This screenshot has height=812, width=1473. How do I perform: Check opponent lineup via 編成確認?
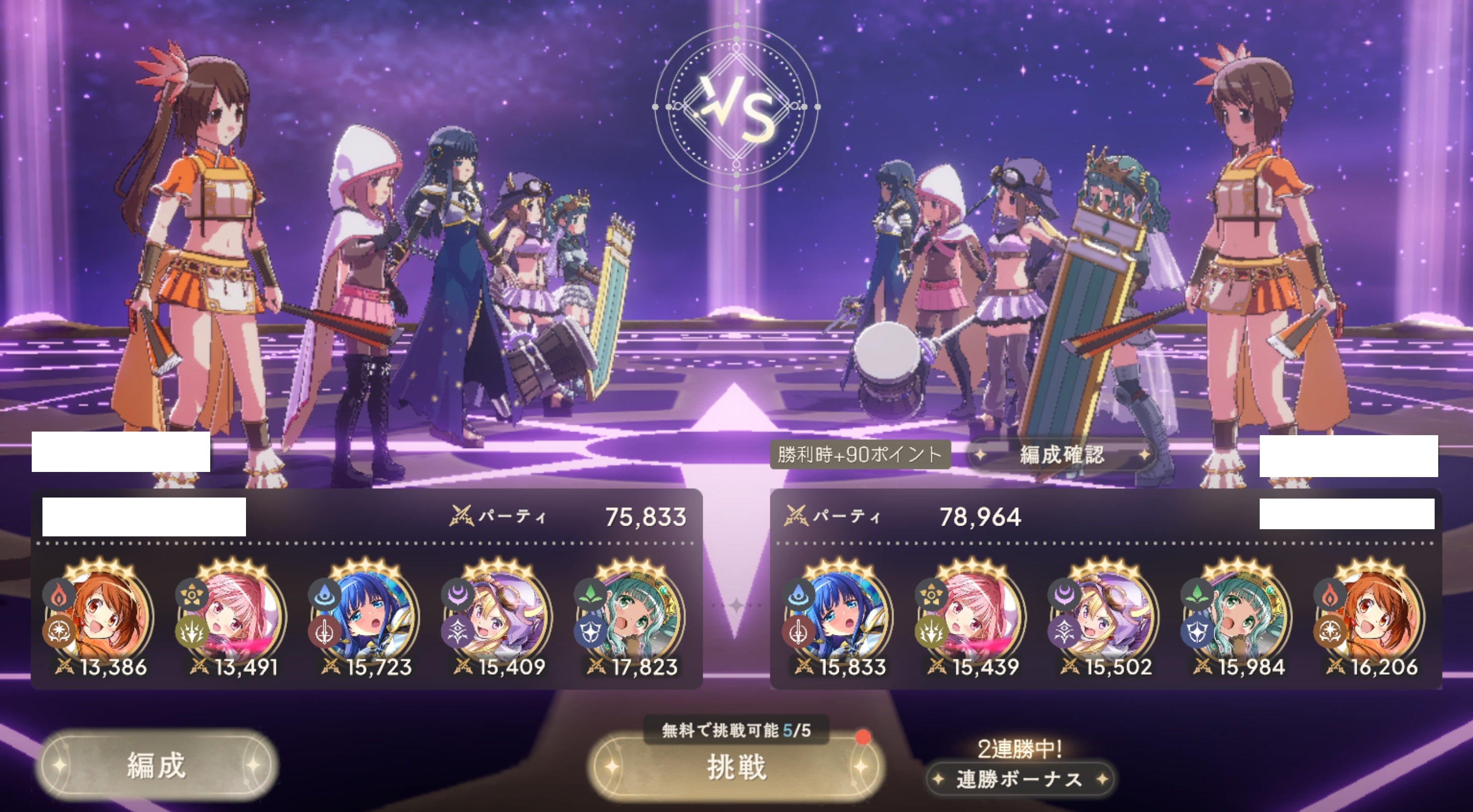pyautogui.click(x=1061, y=455)
